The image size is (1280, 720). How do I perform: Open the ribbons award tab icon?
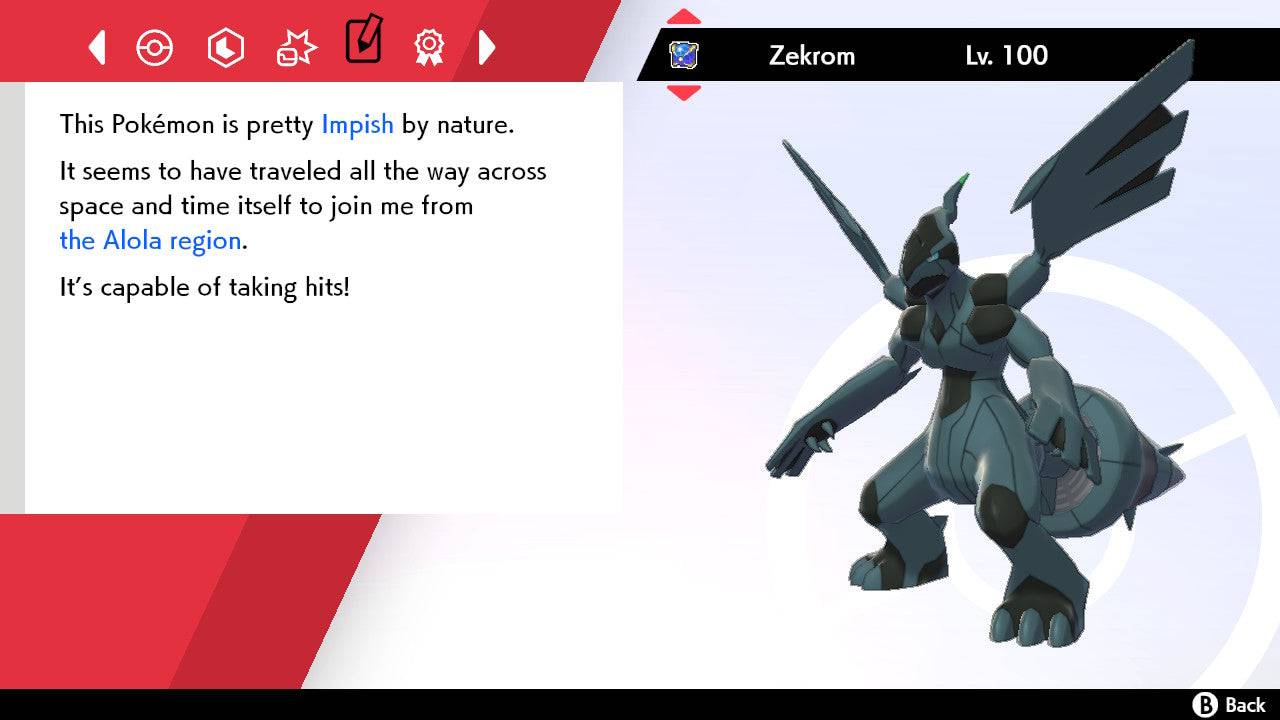[x=428, y=47]
